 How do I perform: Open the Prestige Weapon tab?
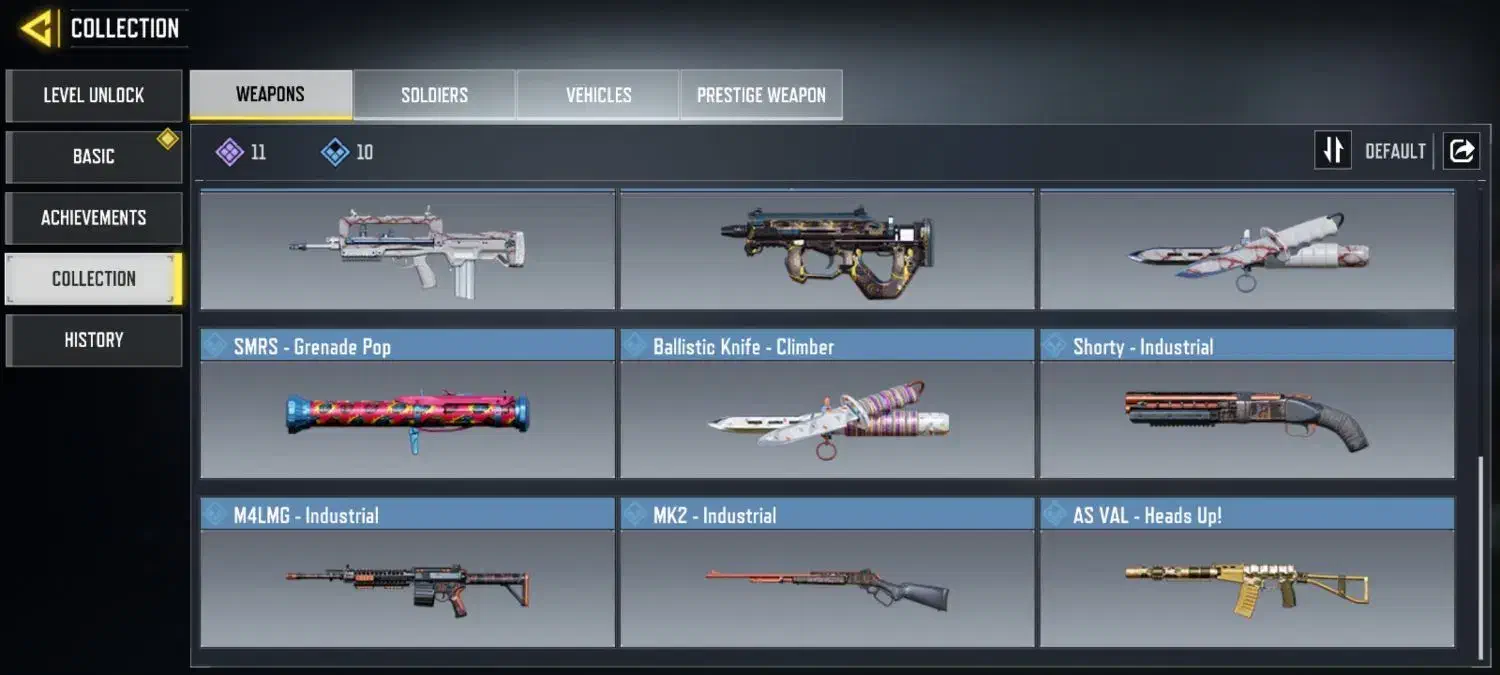pyautogui.click(x=761, y=96)
